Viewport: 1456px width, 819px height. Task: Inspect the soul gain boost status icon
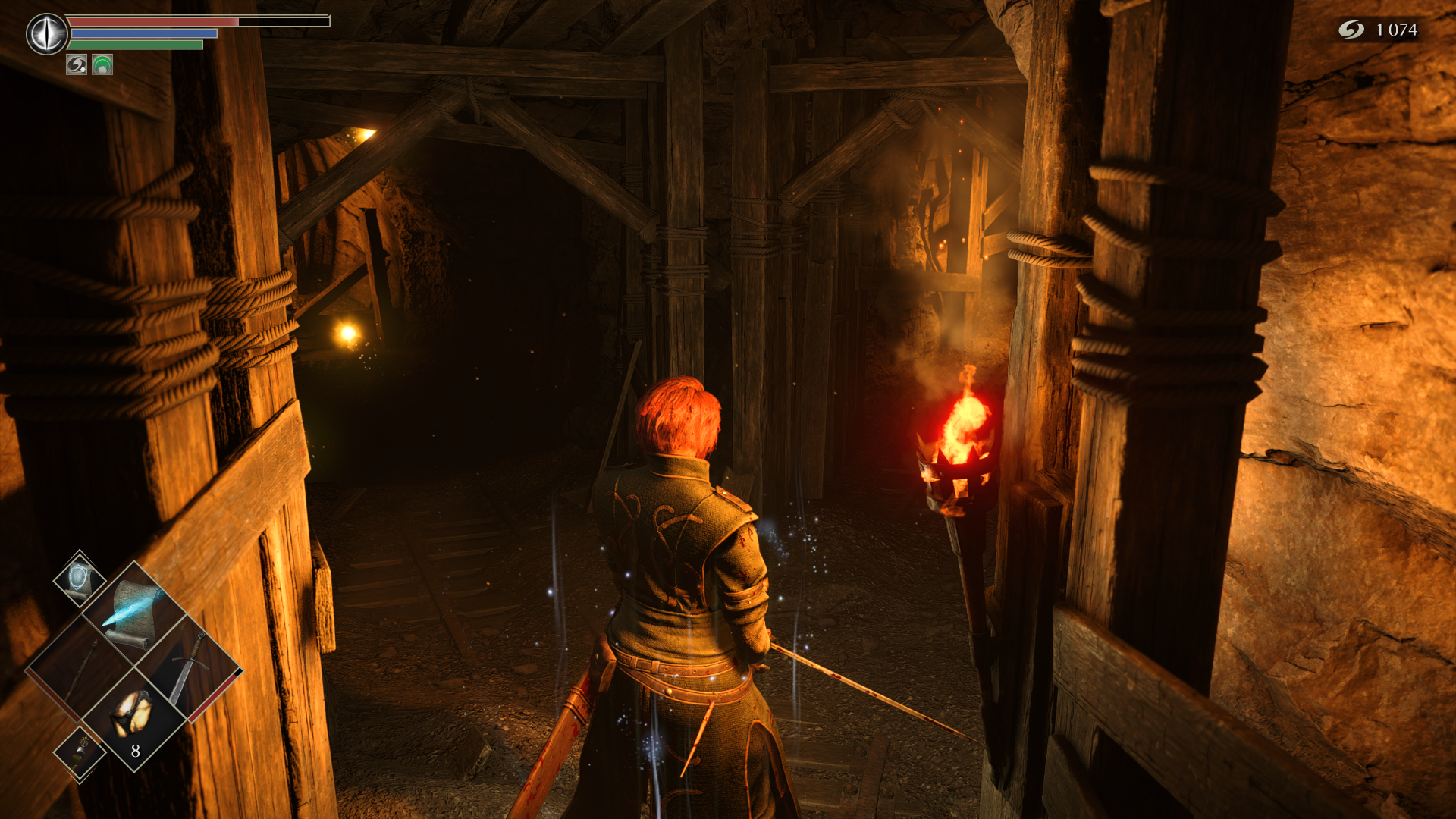[x=77, y=65]
